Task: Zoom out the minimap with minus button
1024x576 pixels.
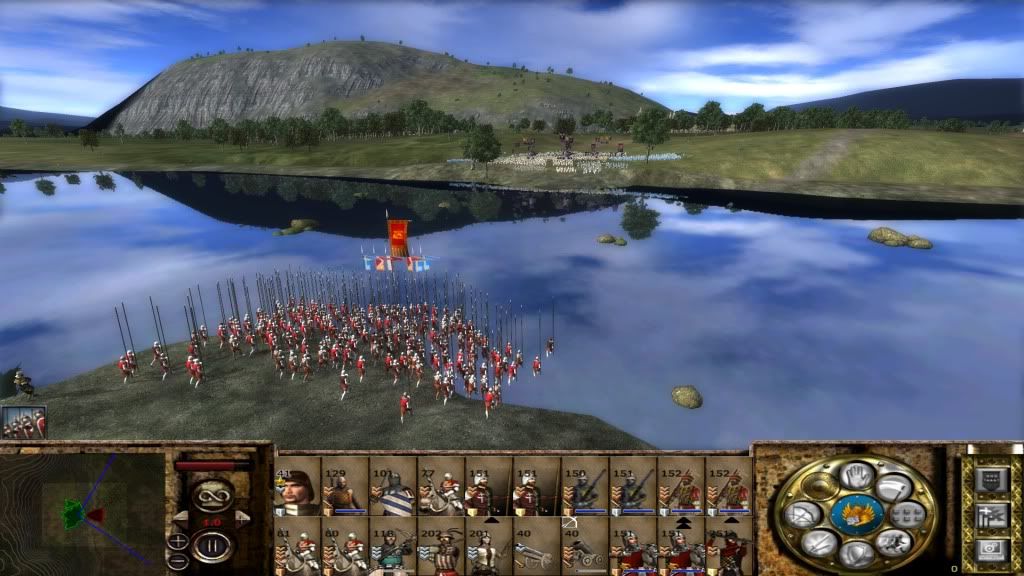Action: click(x=177, y=558)
